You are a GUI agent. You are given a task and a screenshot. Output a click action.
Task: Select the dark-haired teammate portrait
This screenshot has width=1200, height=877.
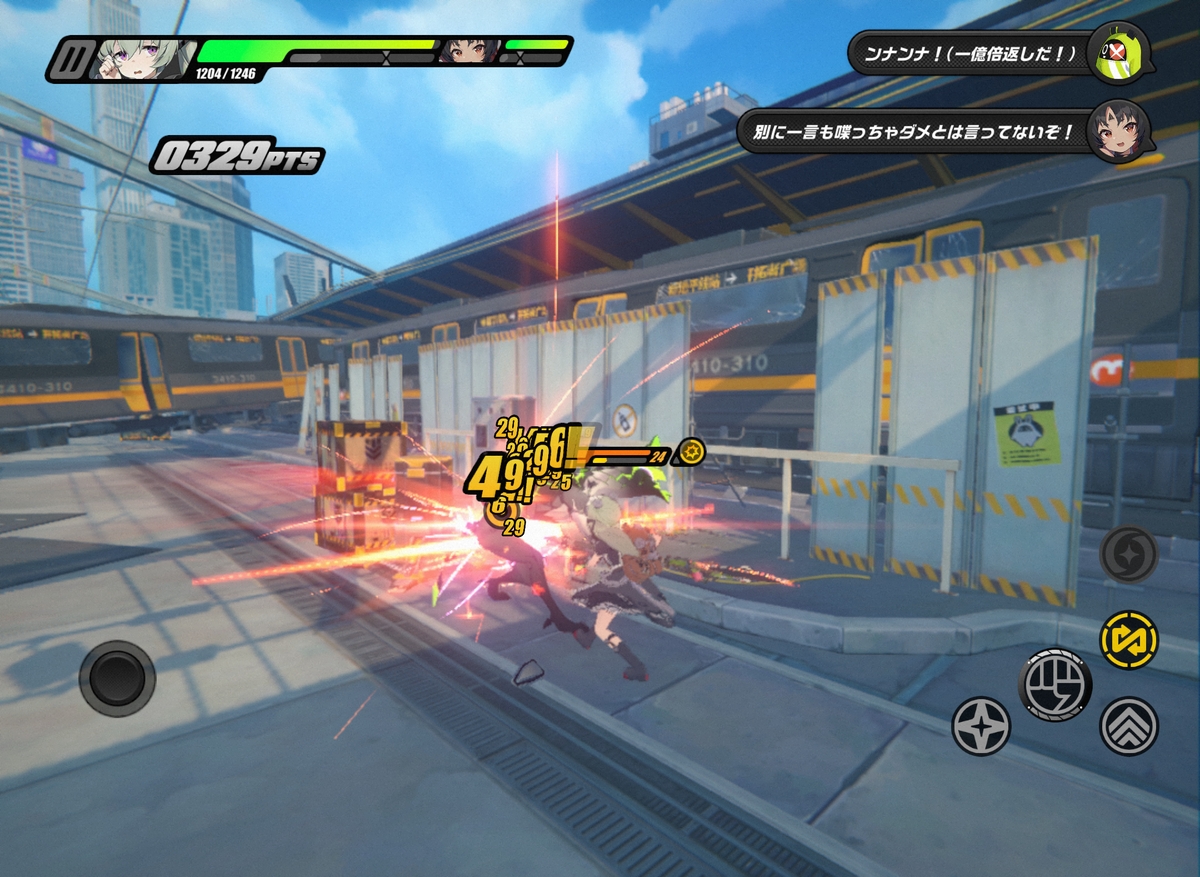(469, 51)
